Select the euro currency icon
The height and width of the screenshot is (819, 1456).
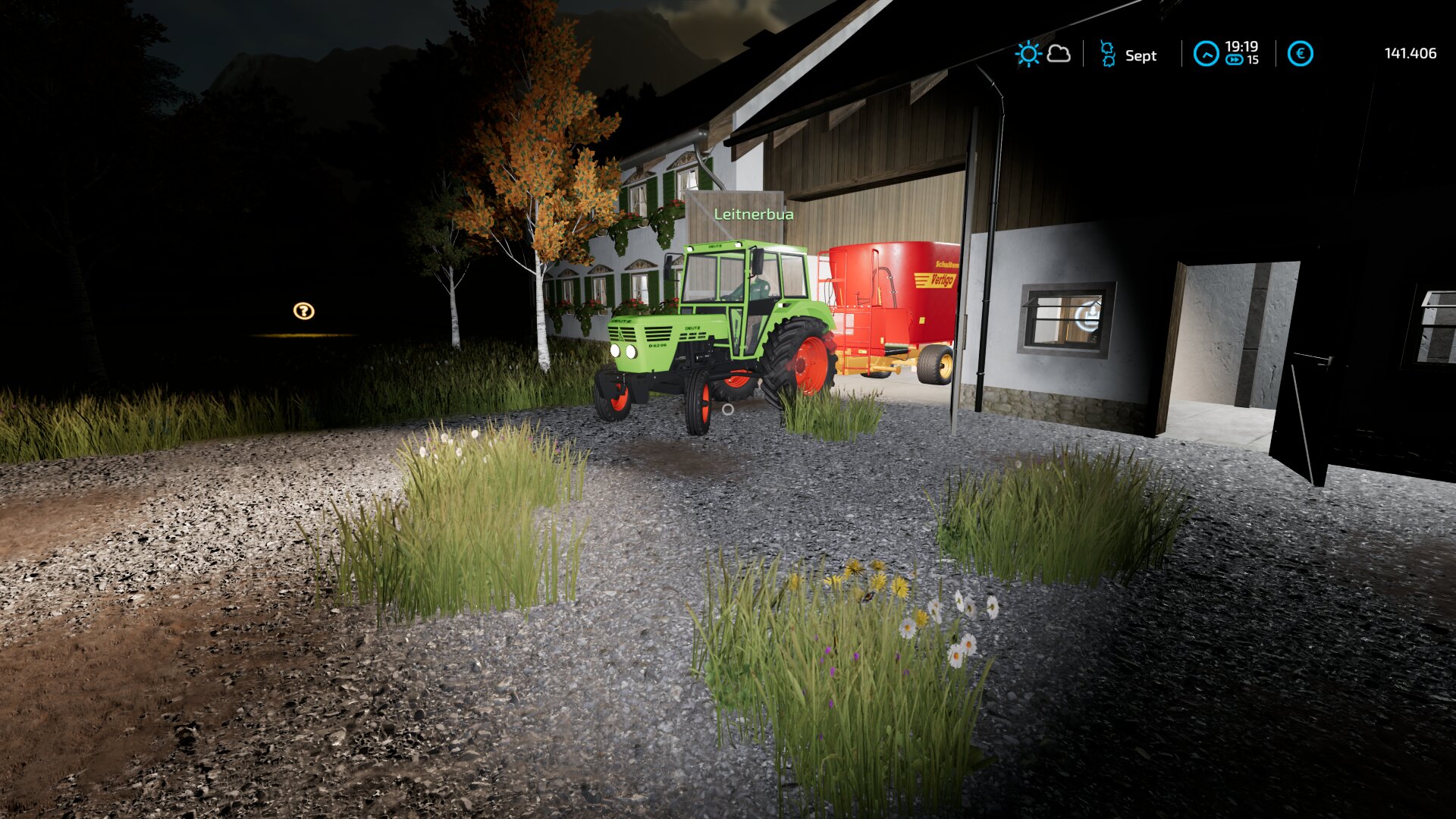tap(1300, 54)
